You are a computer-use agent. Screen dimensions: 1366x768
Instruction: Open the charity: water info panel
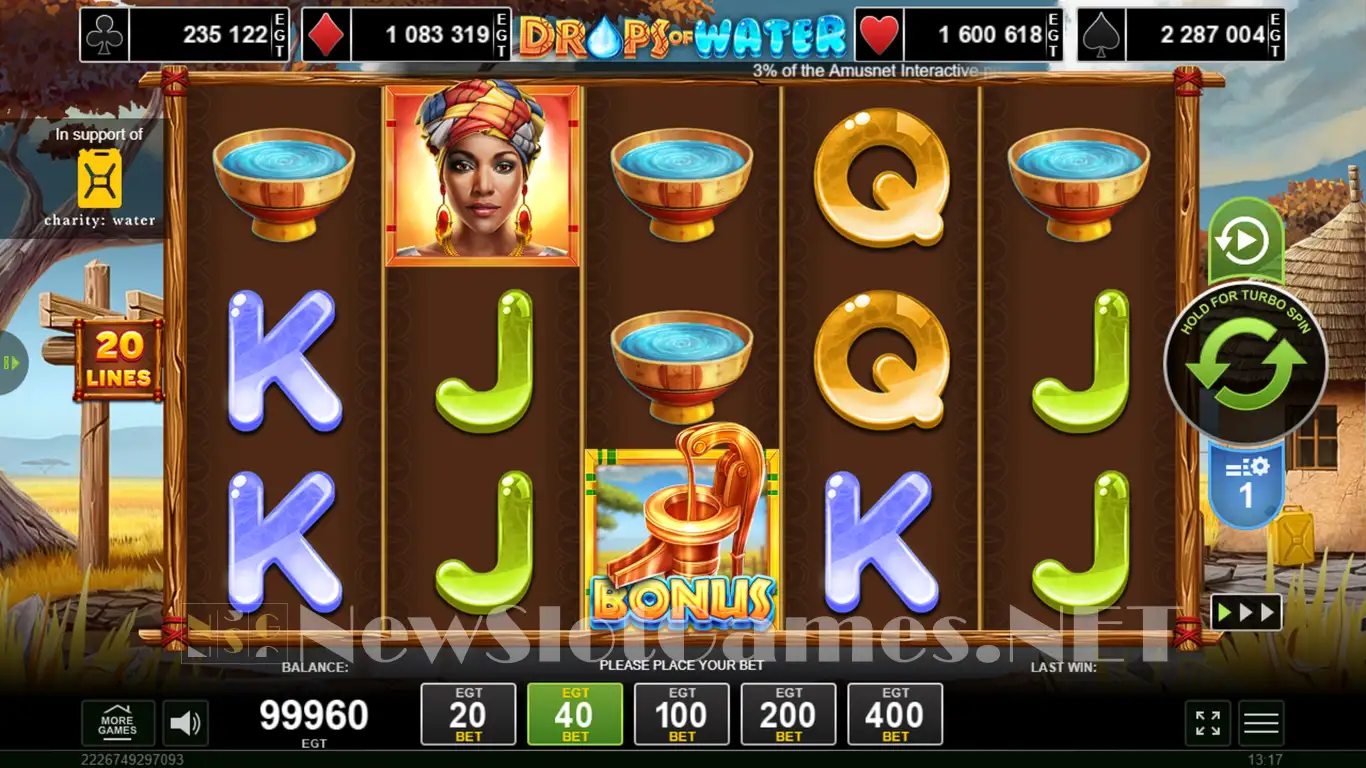[x=99, y=178]
